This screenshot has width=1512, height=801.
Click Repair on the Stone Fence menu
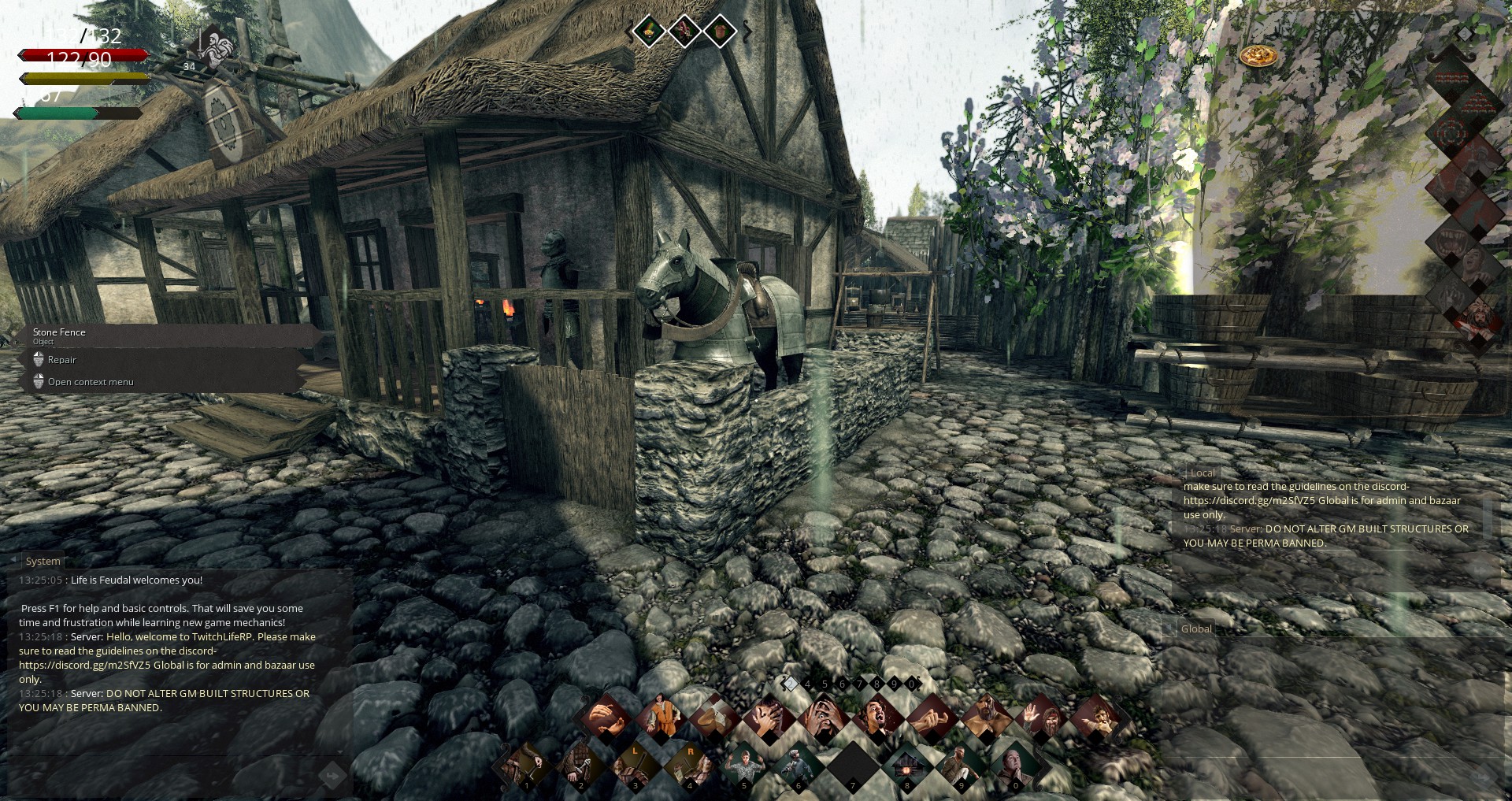61,359
